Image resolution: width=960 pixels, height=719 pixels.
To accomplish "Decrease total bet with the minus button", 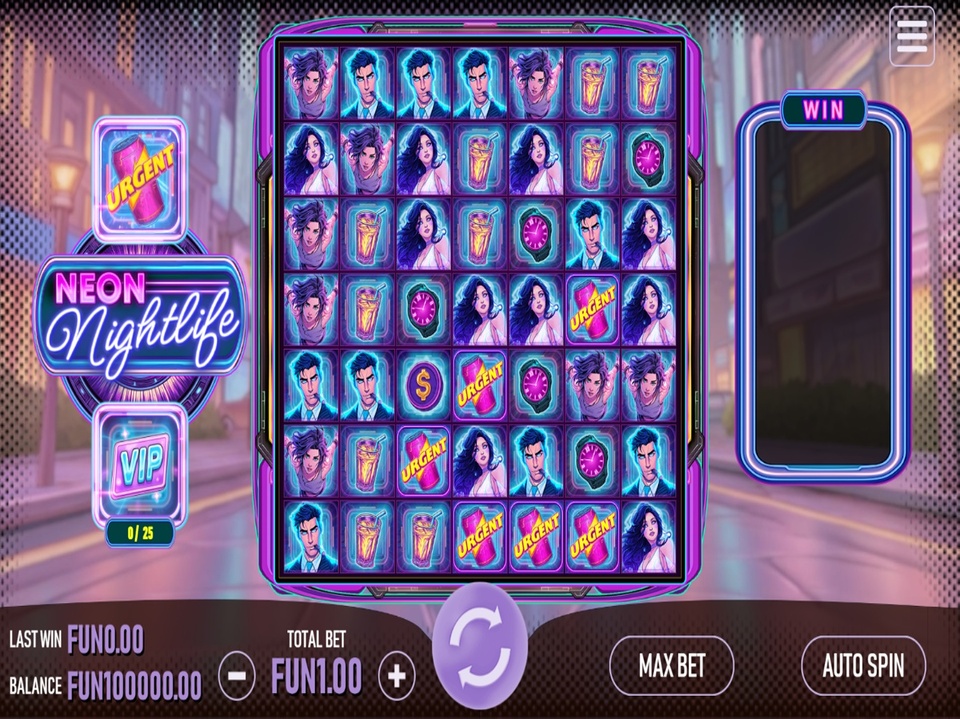I will [236, 677].
